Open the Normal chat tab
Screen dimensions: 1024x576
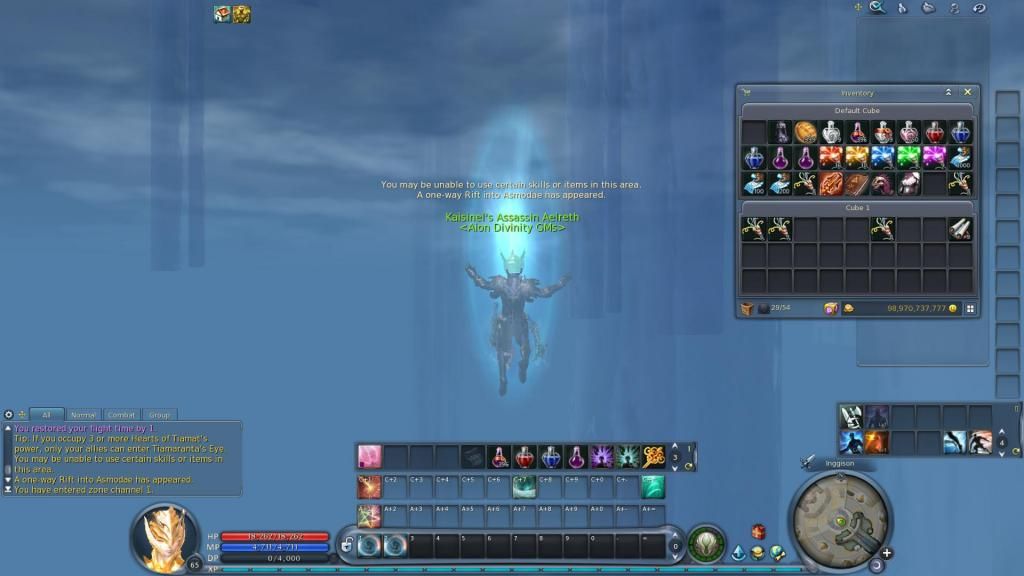pyautogui.click(x=84, y=415)
